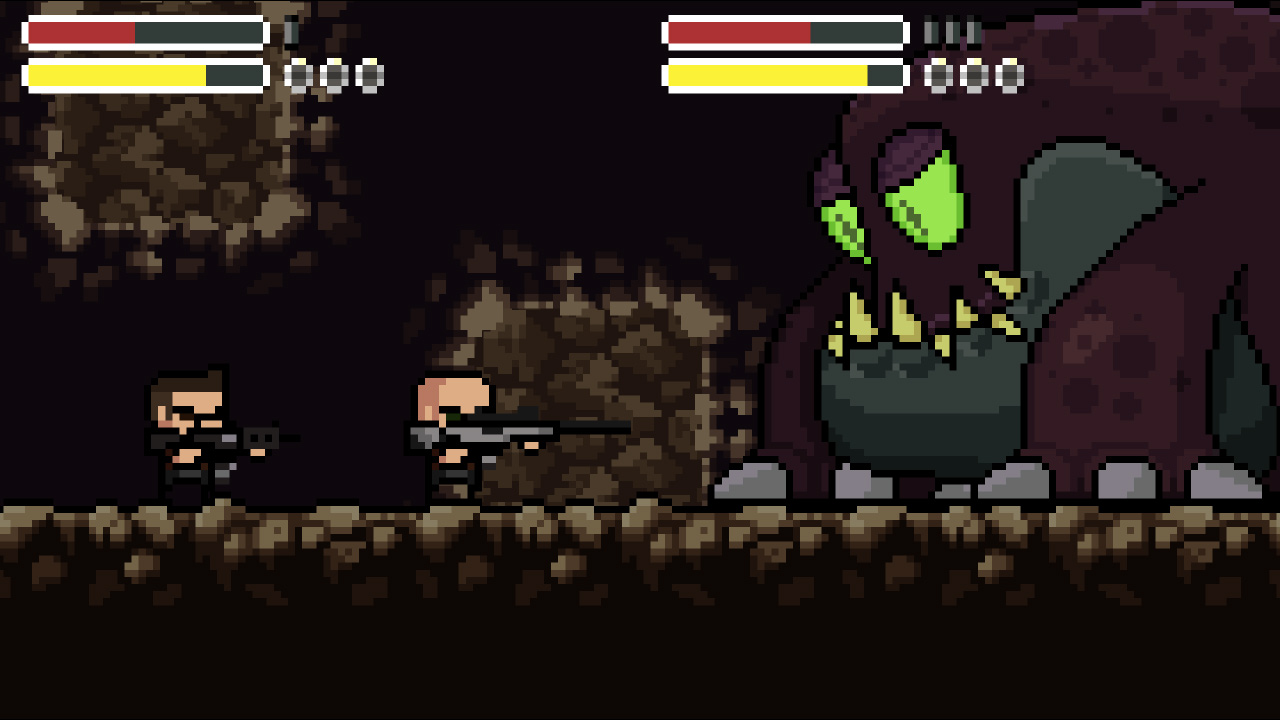Click player one's red health bar
This screenshot has width=1280, height=720.
click(80, 31)
